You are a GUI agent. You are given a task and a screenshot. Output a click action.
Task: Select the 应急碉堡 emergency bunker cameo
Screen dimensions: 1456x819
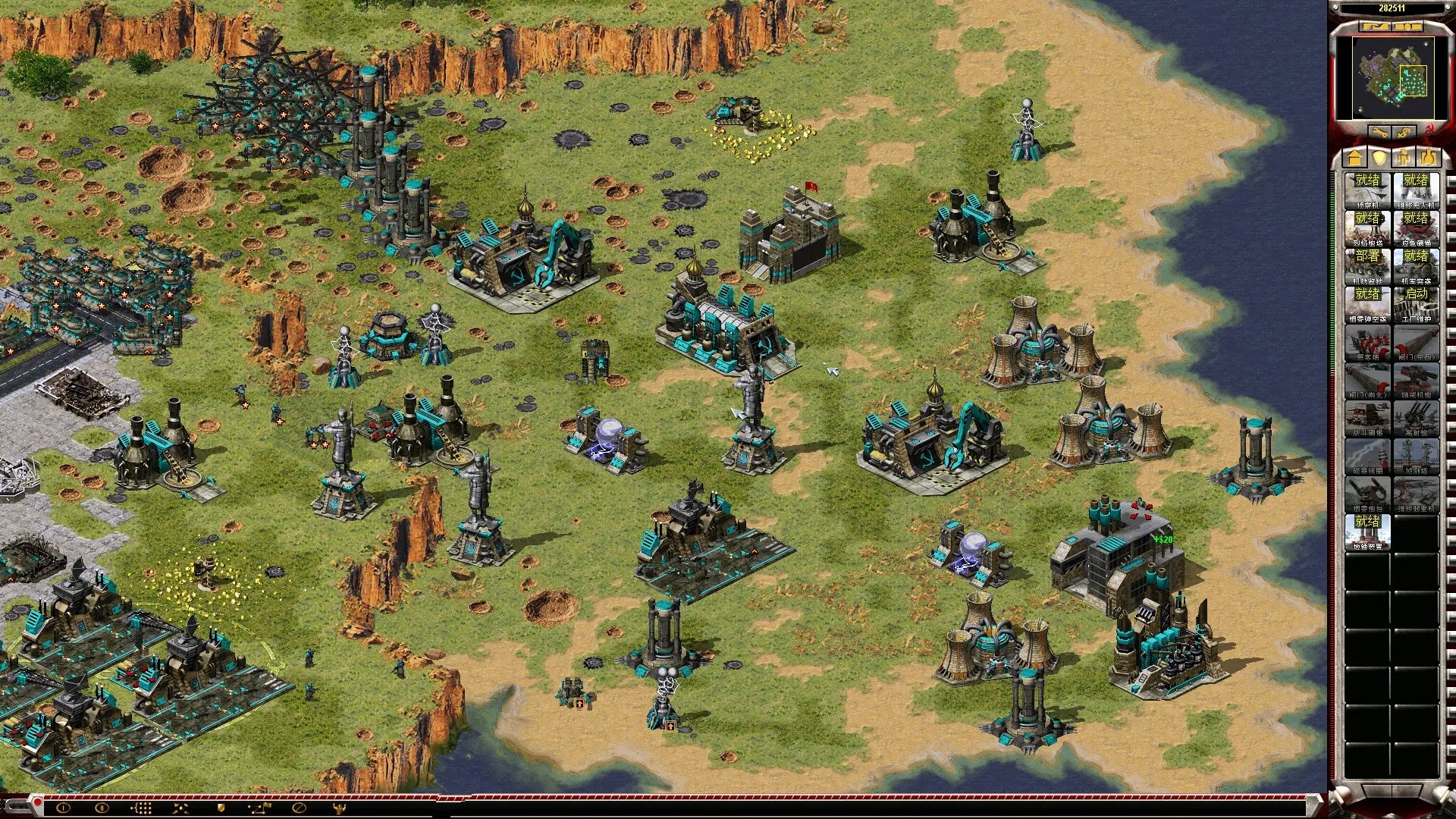click(1416, 227)
